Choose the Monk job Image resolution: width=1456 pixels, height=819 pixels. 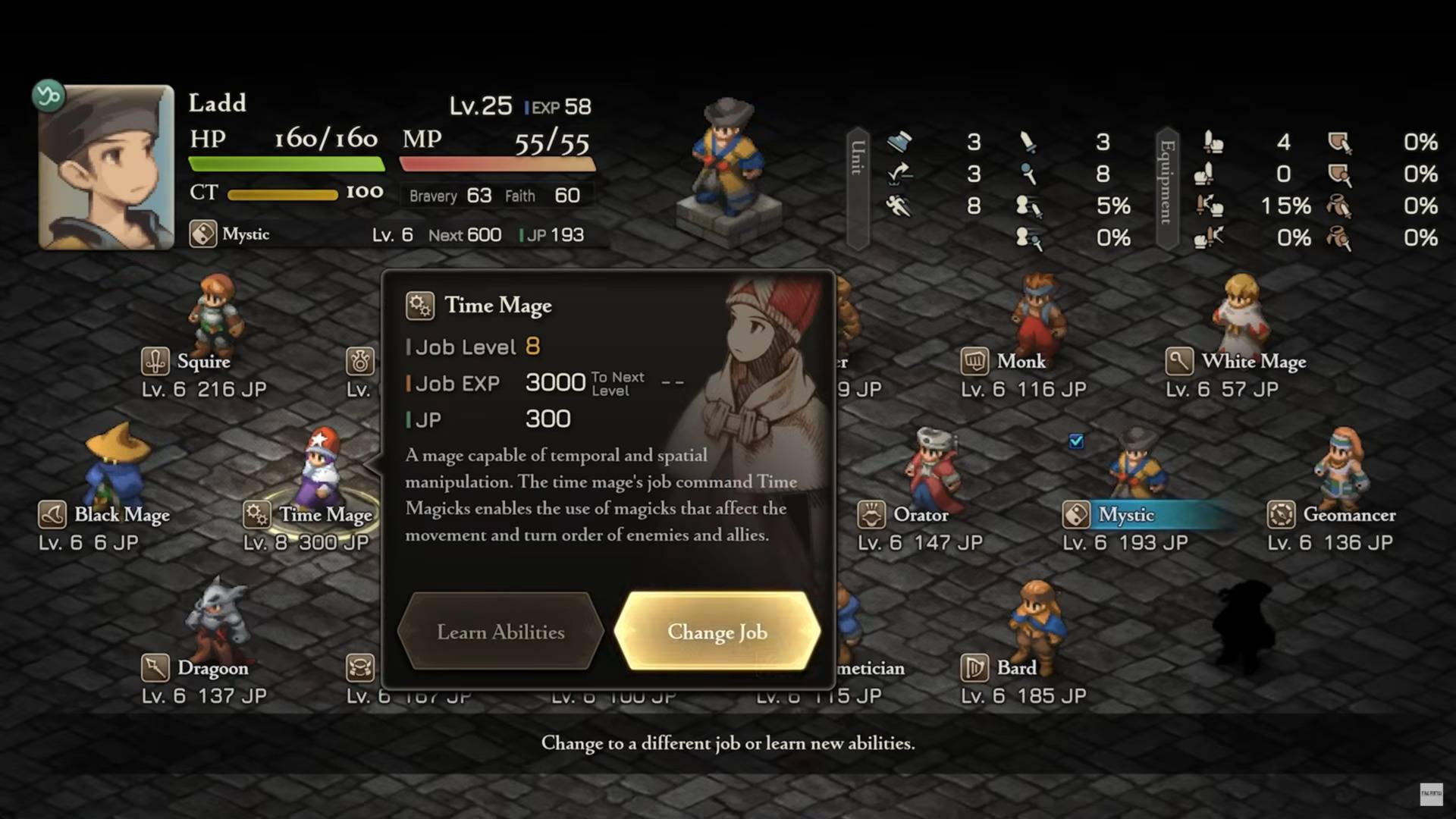pos(1021,362)
